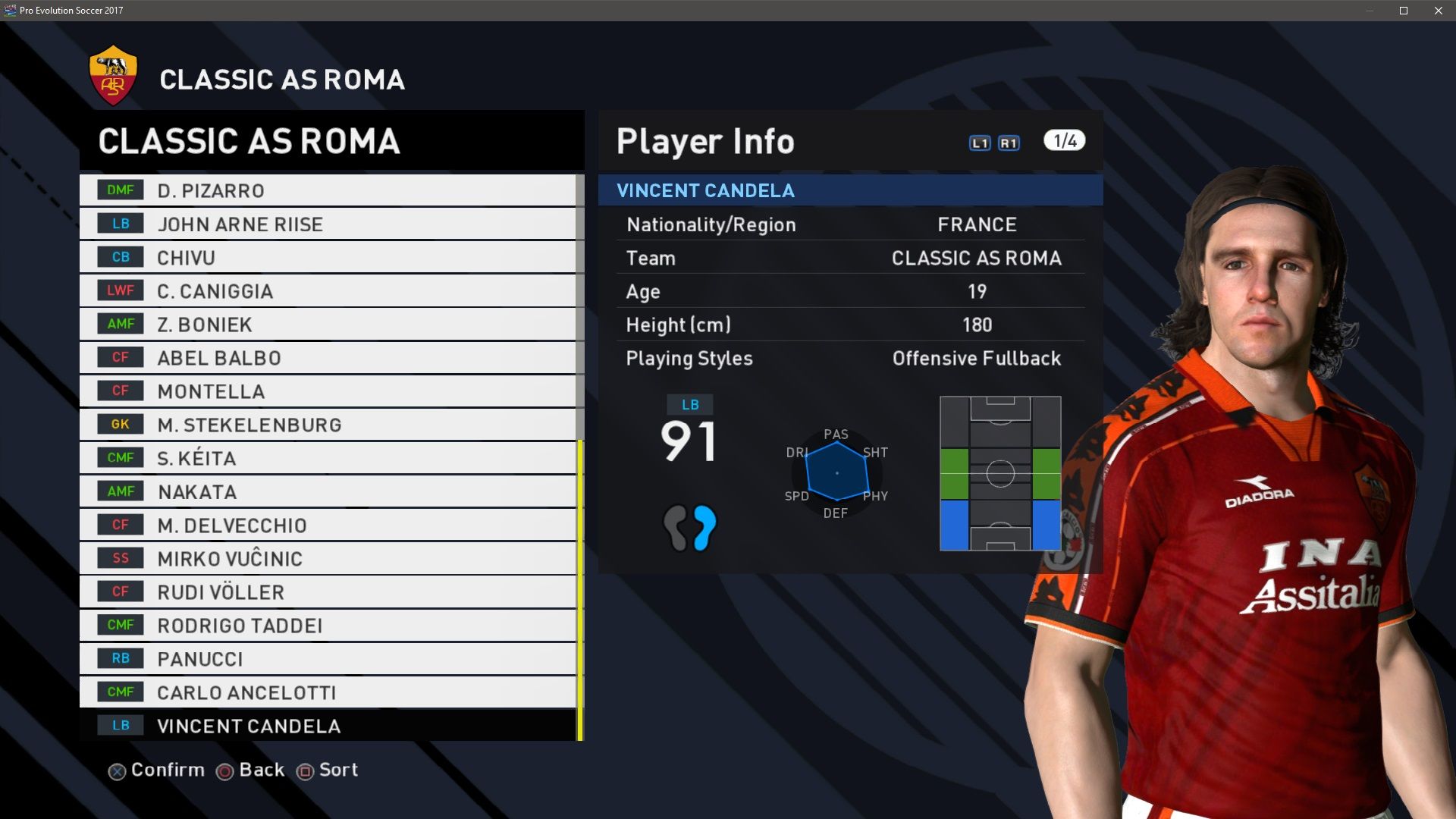1456x819 pixels.
Task: Select Nakata player entry
Action: pos(328,491)
